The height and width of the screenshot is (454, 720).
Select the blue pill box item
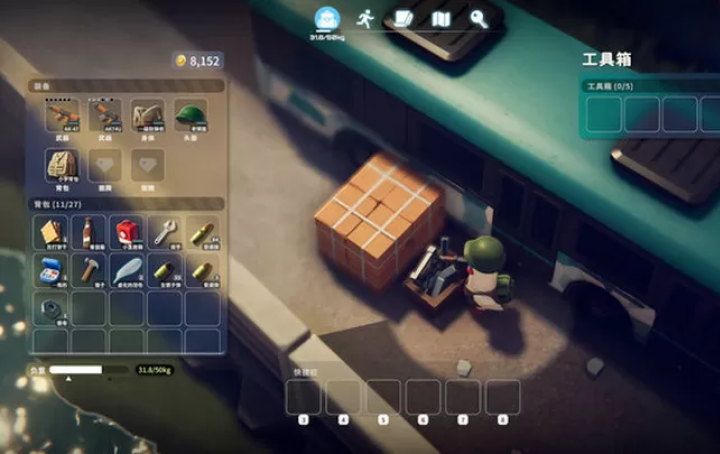(49, 270)
